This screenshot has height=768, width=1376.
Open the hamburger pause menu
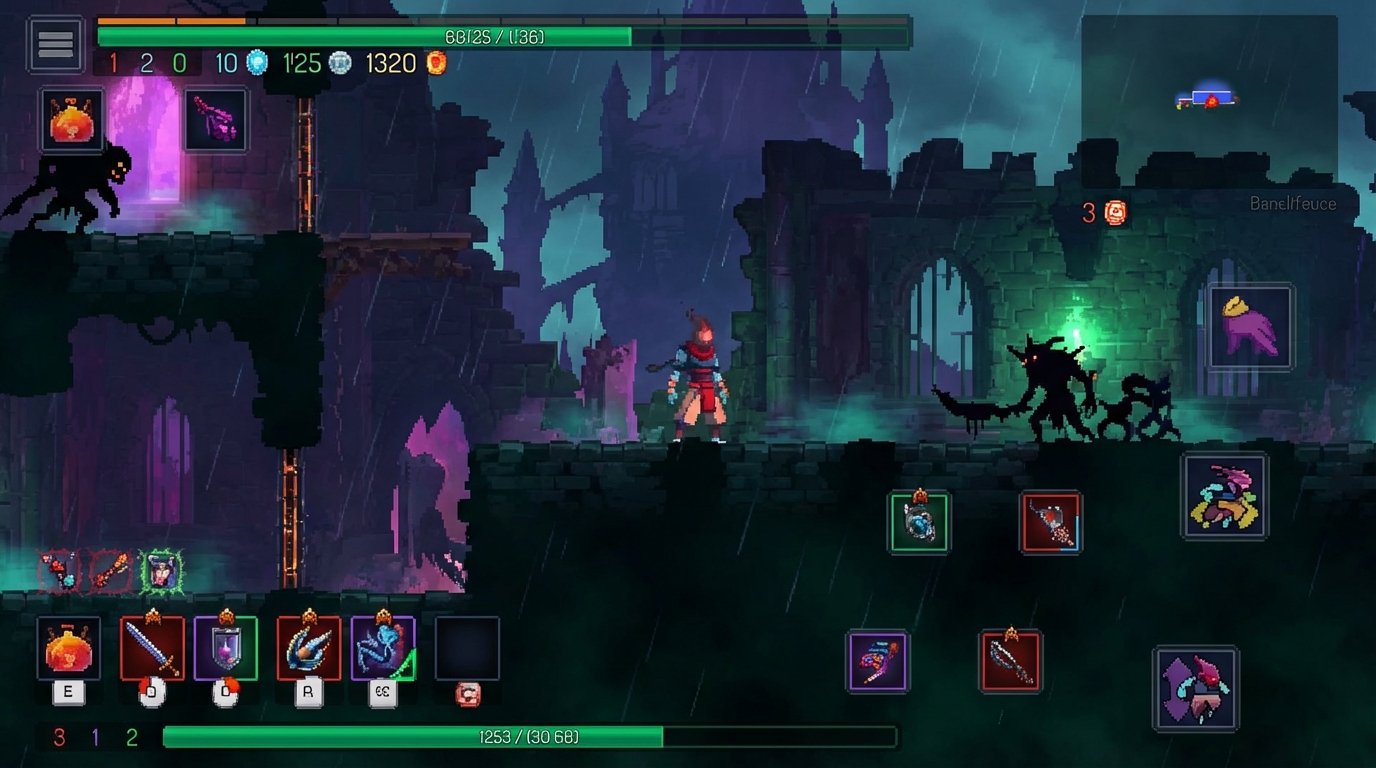[x=55, y=45]
